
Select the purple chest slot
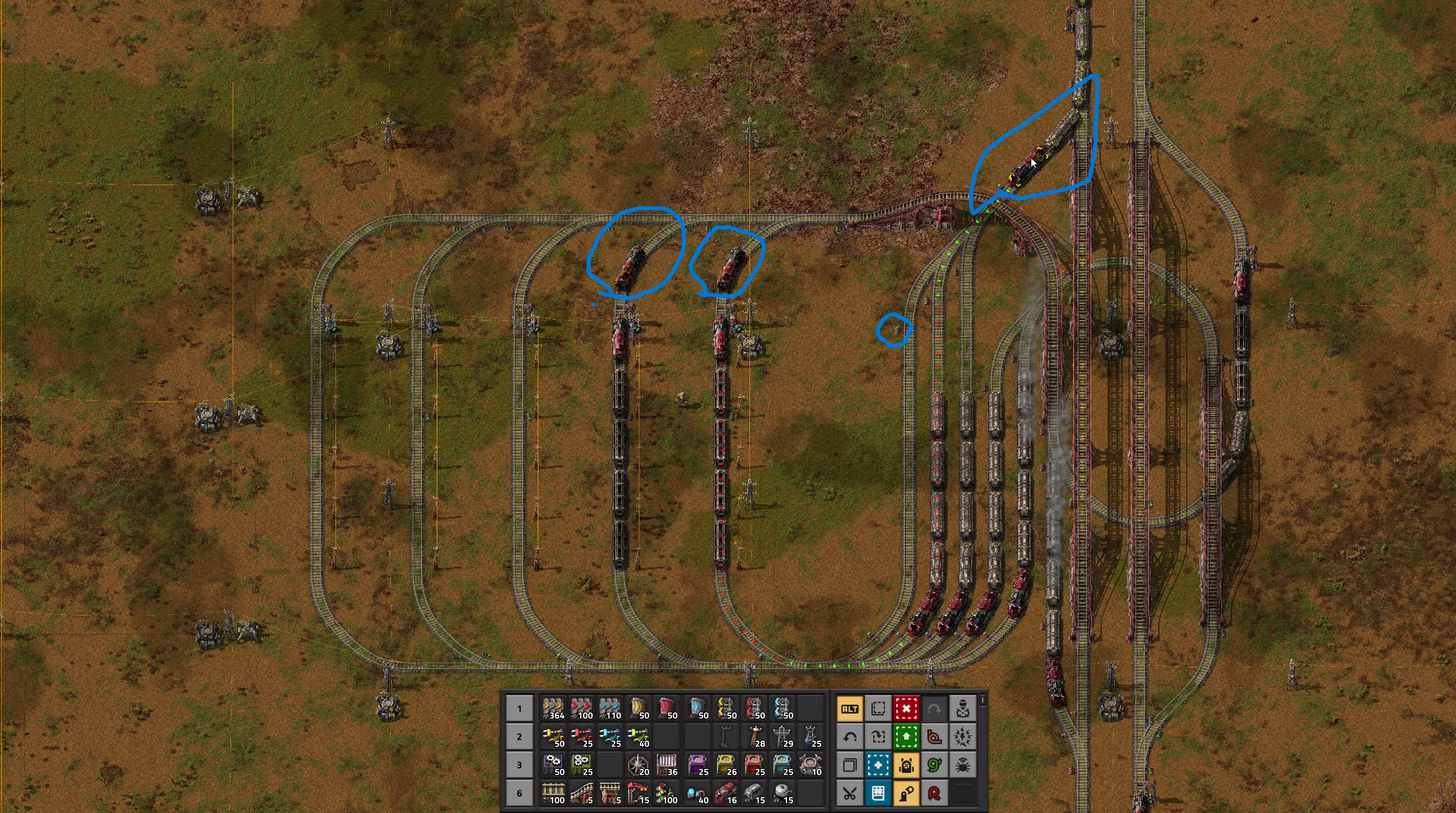click(x=698, y=765)
